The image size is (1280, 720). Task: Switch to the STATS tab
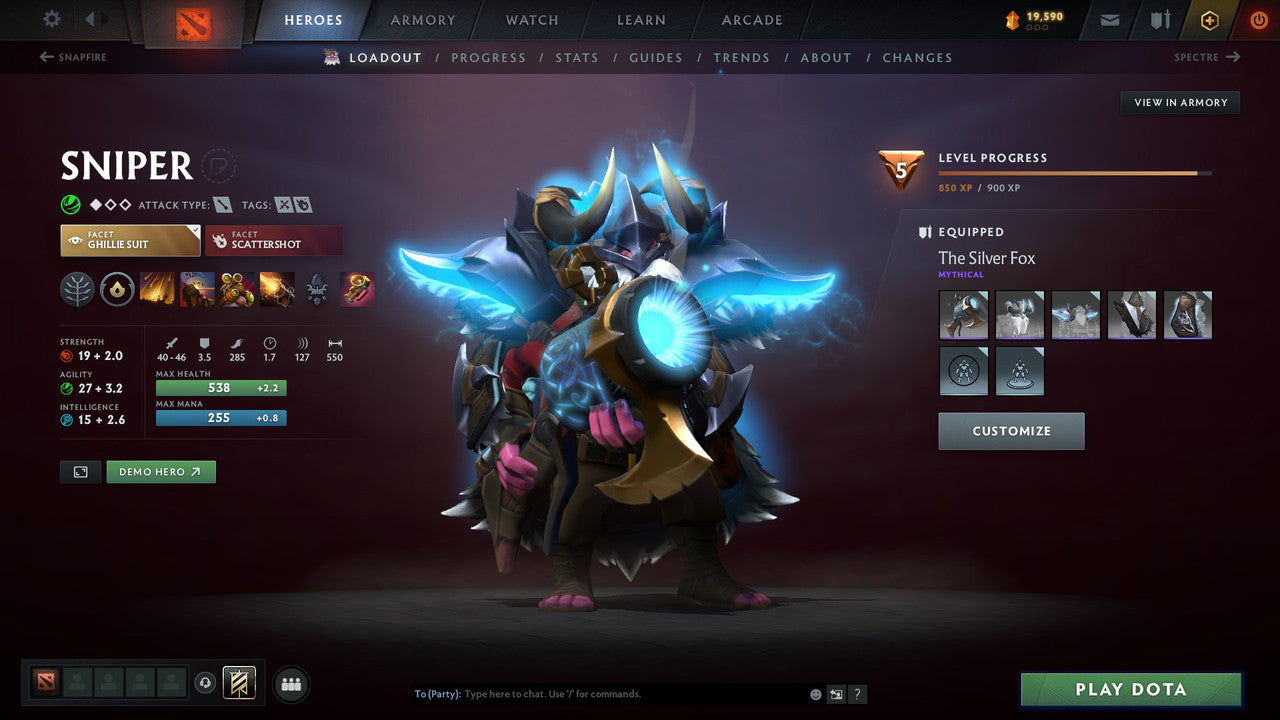point(577,57)
